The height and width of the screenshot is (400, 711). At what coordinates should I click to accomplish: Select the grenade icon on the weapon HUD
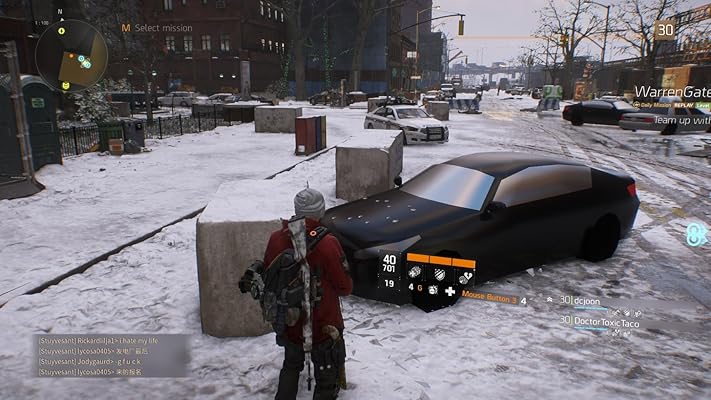tap(433, 290)
